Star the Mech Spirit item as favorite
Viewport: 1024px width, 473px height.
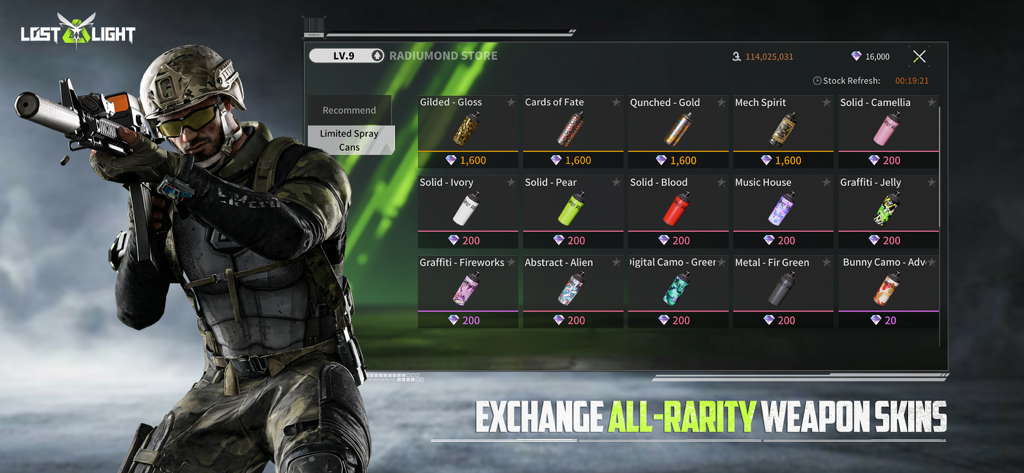[826, 102]
